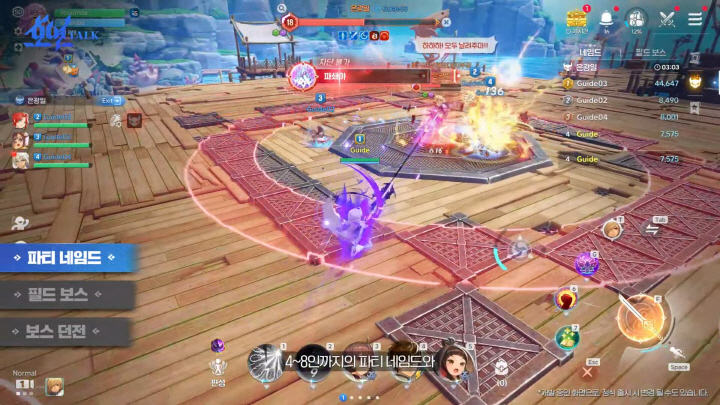
Task: Open the 보스 던전 category
Action: 64,331
